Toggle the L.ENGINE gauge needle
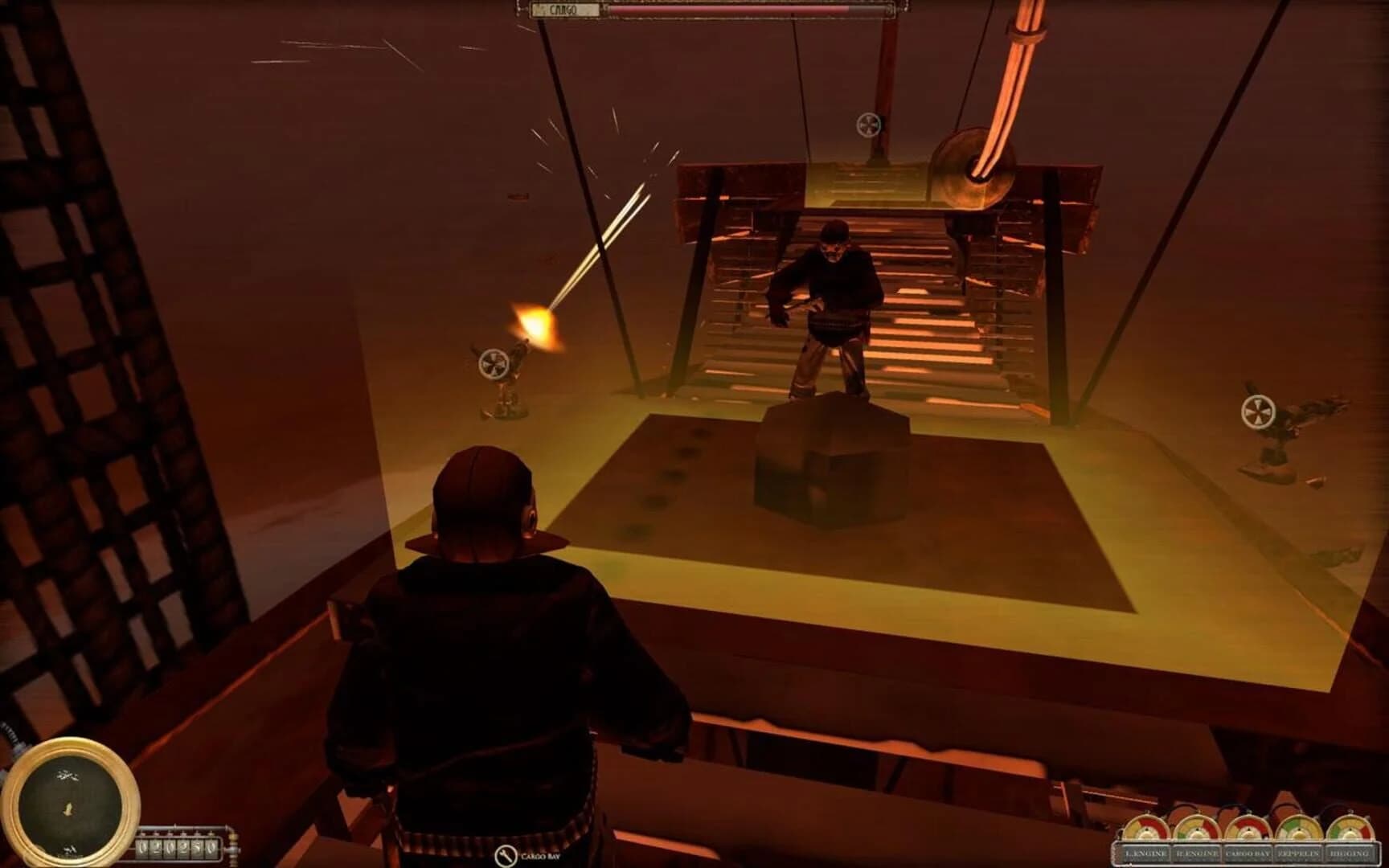Viewport: 1389px width, 868px height. tap(1145, 828)
